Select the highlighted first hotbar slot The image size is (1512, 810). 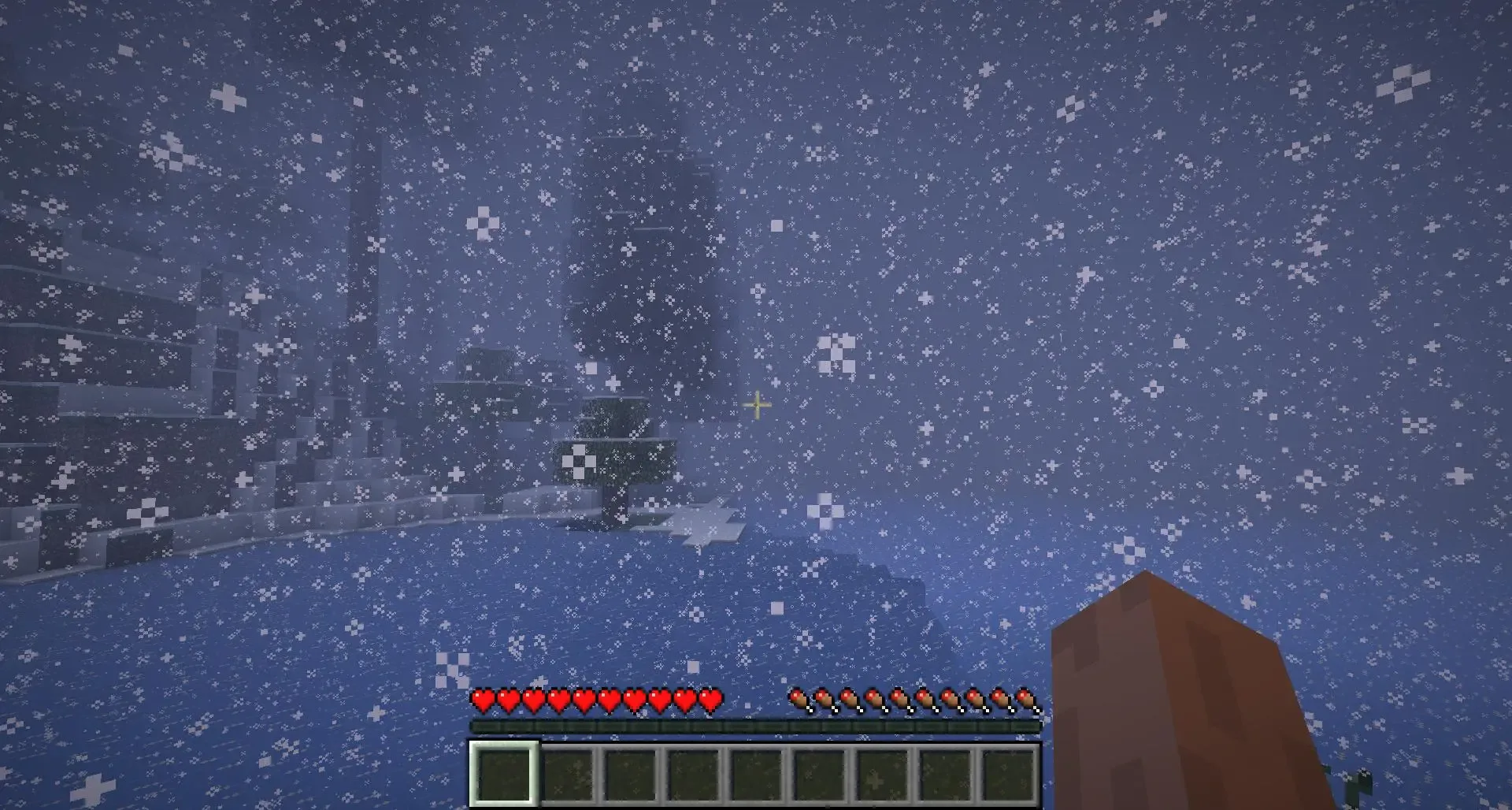pyautogui.click(x=504, y=776)
